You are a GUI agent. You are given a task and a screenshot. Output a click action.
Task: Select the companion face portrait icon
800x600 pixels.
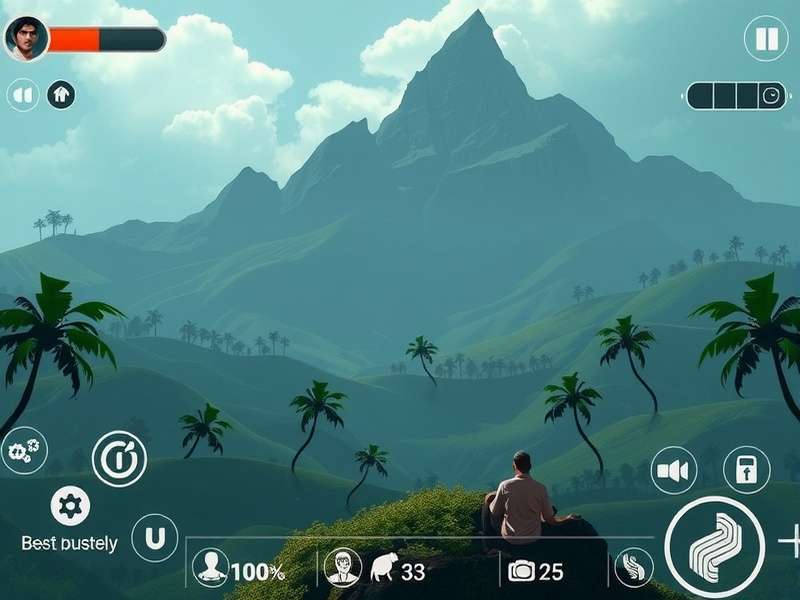click(342, 567)
